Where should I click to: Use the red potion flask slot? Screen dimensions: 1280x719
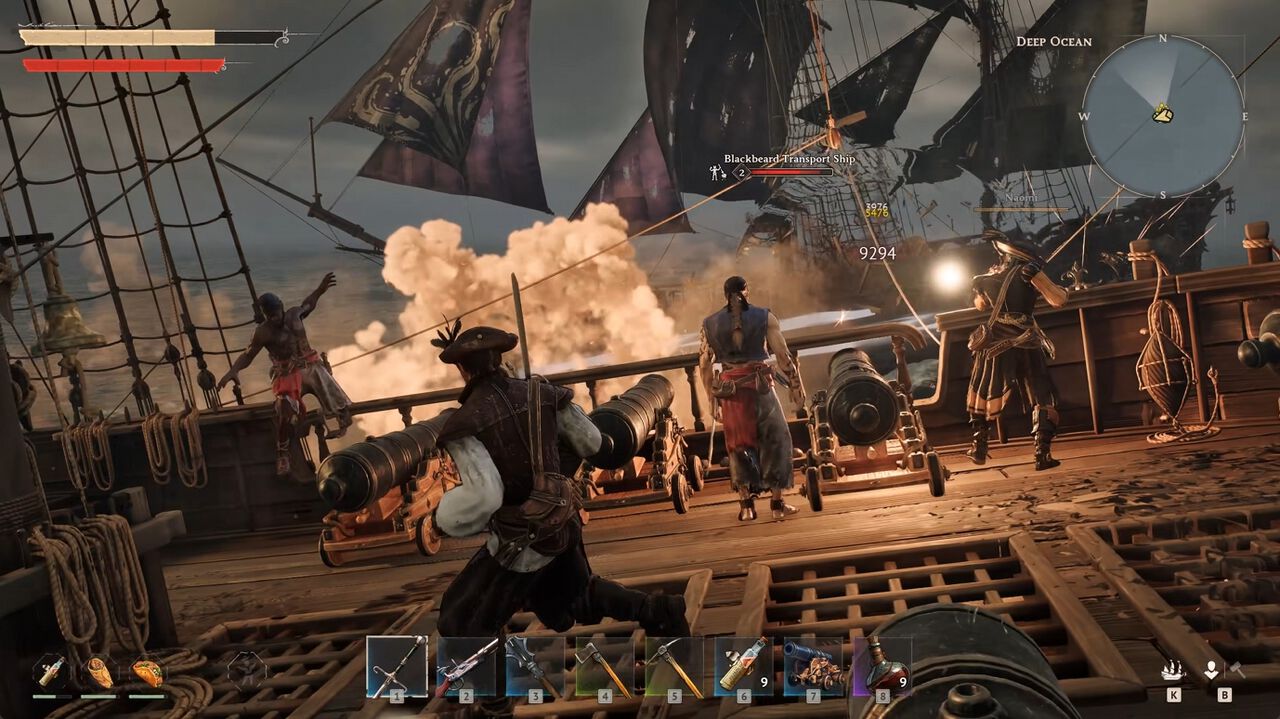(x=881, y=666)
